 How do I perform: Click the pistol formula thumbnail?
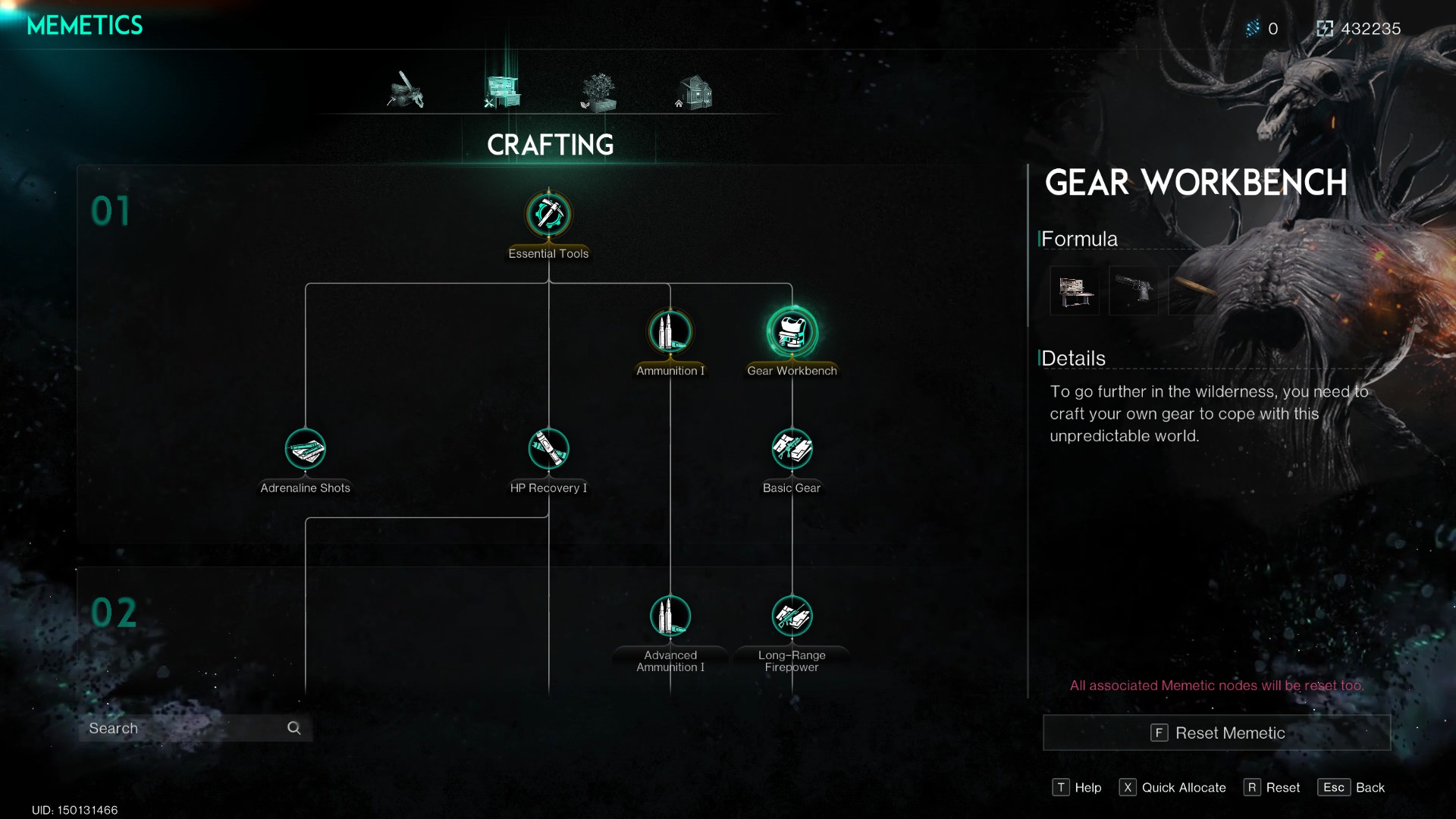click(x=1134, y=290)
